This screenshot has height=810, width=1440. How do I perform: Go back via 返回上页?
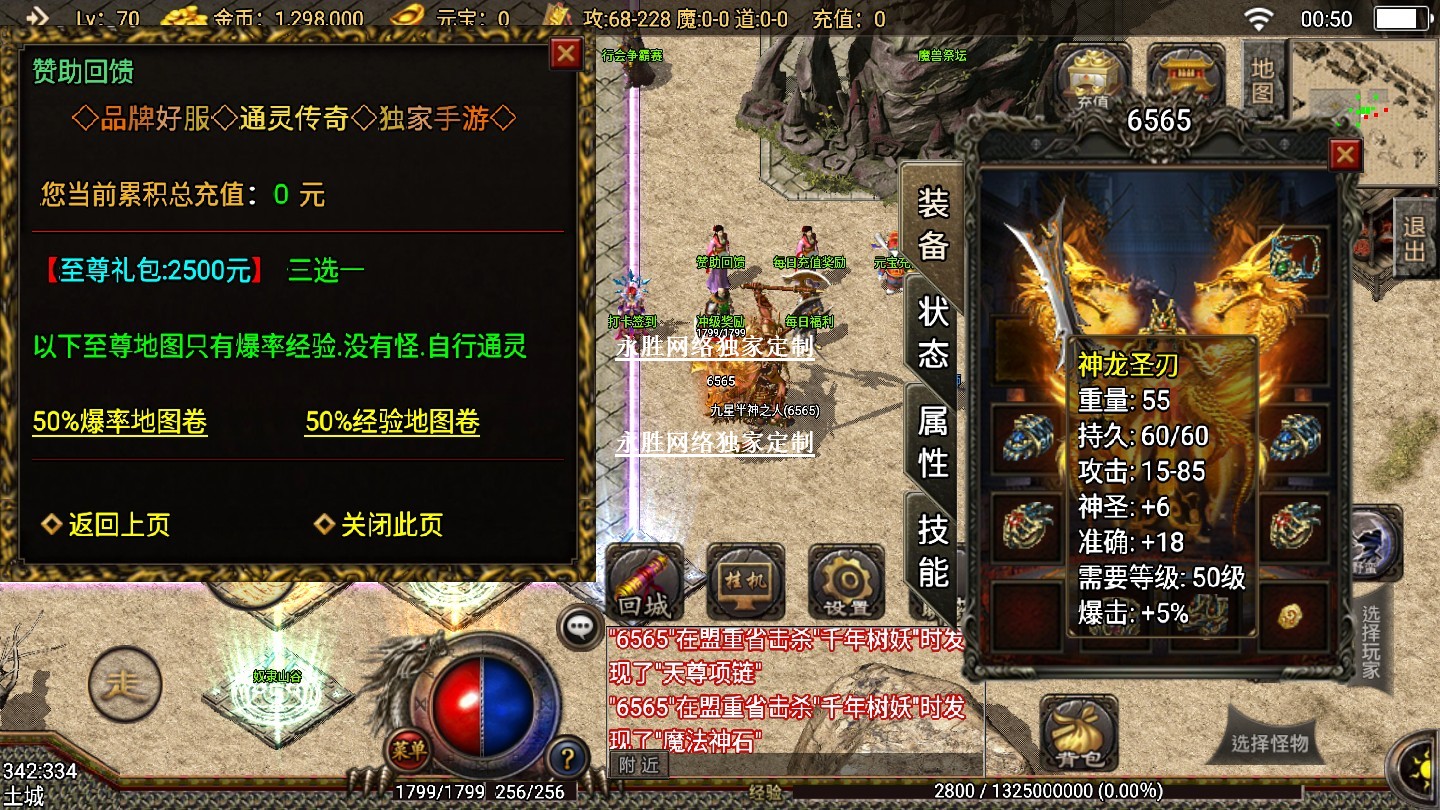click(x=106, y=525)
